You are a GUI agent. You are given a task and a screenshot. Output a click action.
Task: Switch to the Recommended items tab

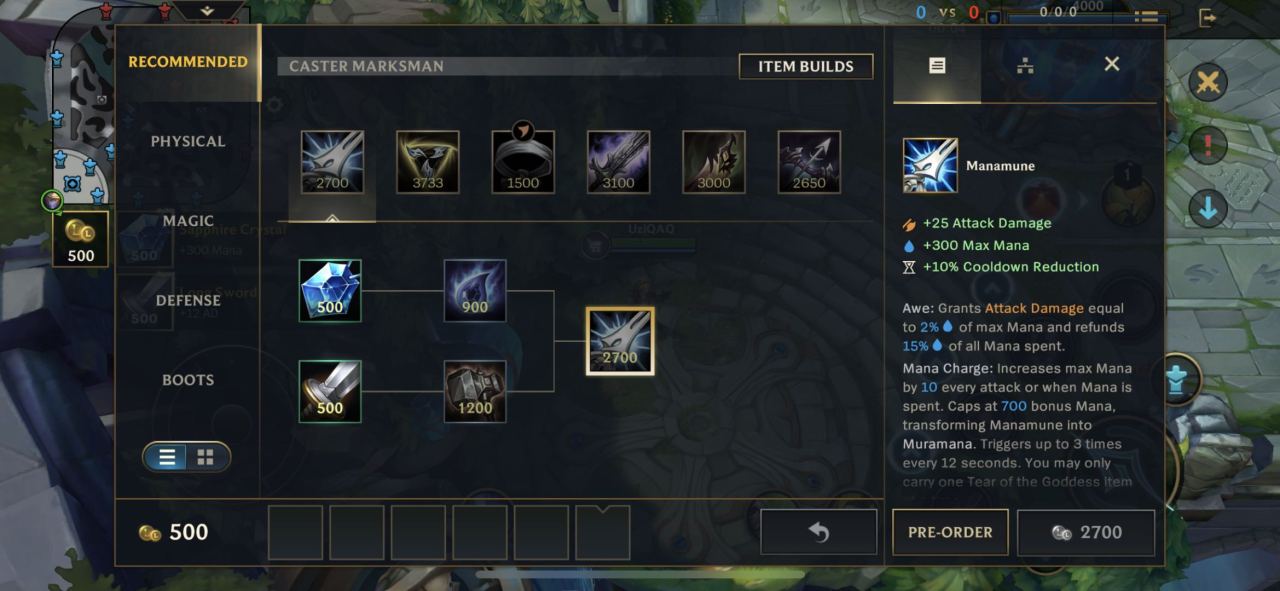(188, 62)
